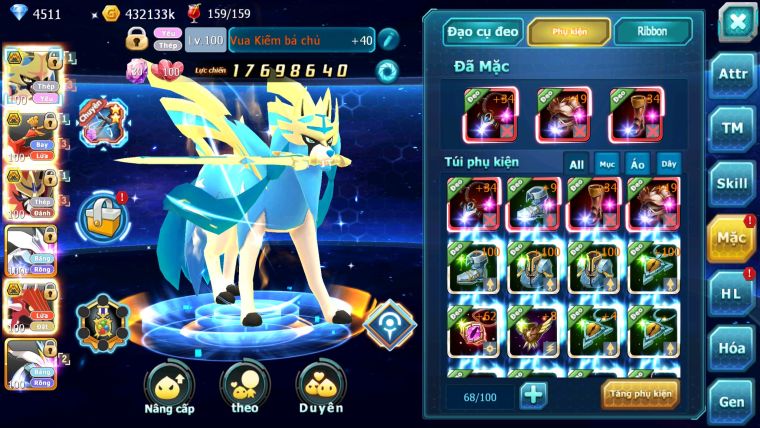
Task: Open the HL side tab
Action: pos(731,292)
